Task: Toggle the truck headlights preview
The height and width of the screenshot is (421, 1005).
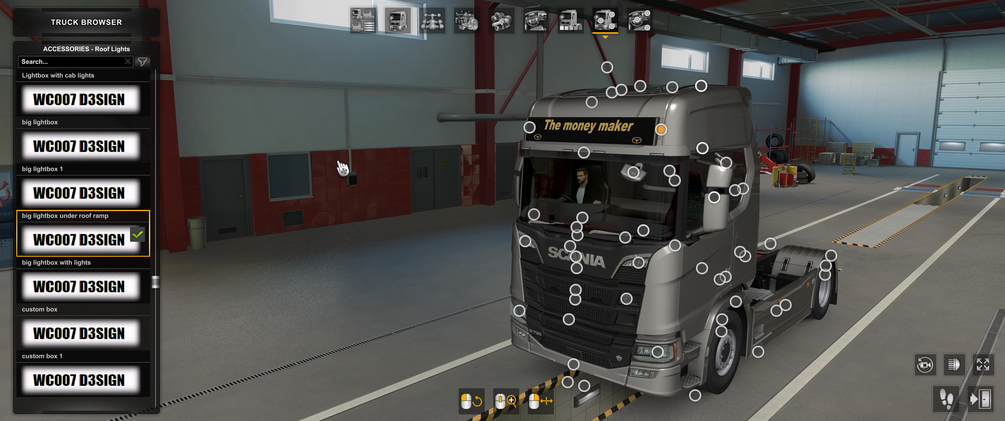Action: coord(954,365)
